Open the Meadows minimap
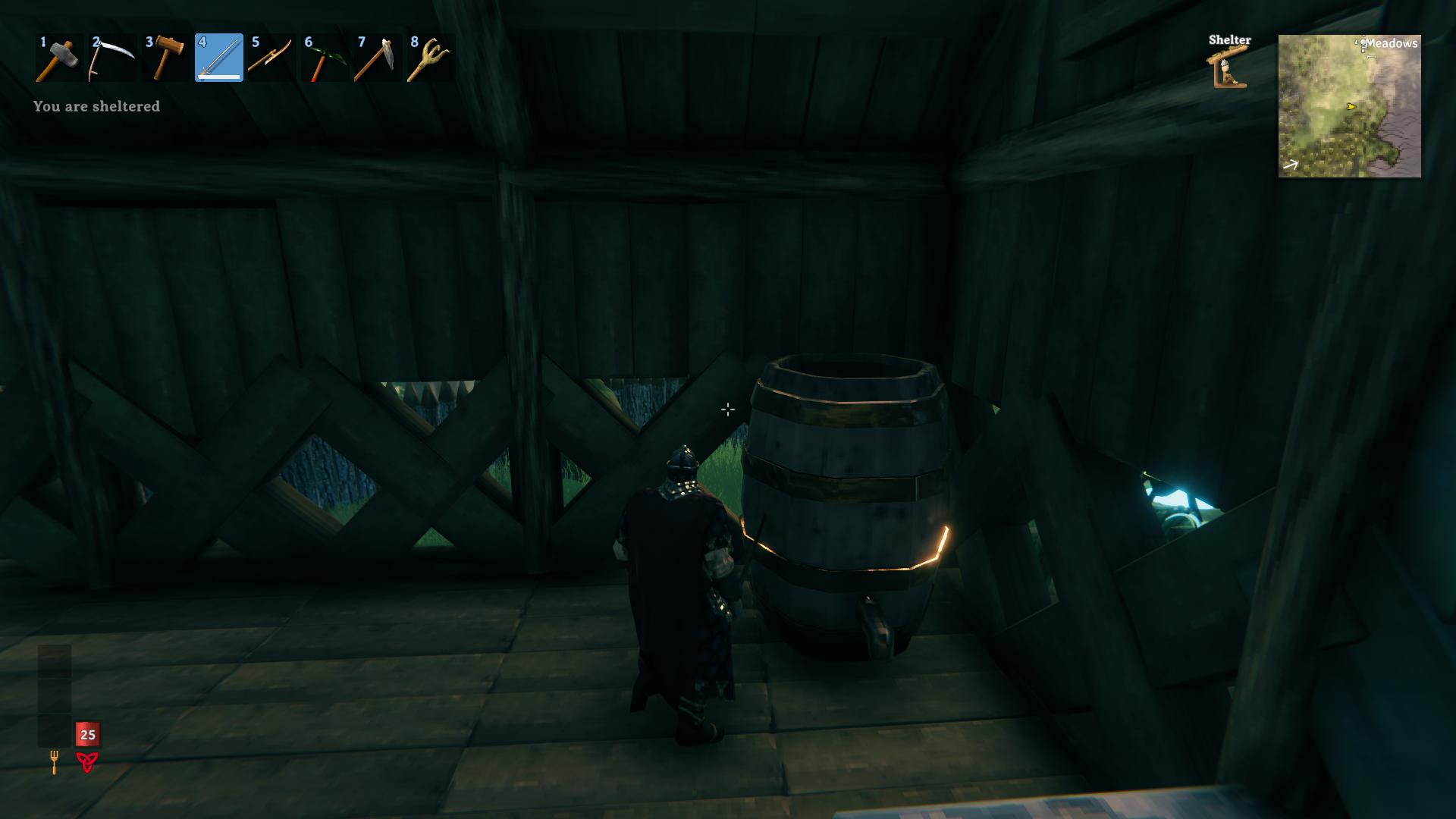The height and width of the screenshot is (819, 1456). pos(1349,106)
